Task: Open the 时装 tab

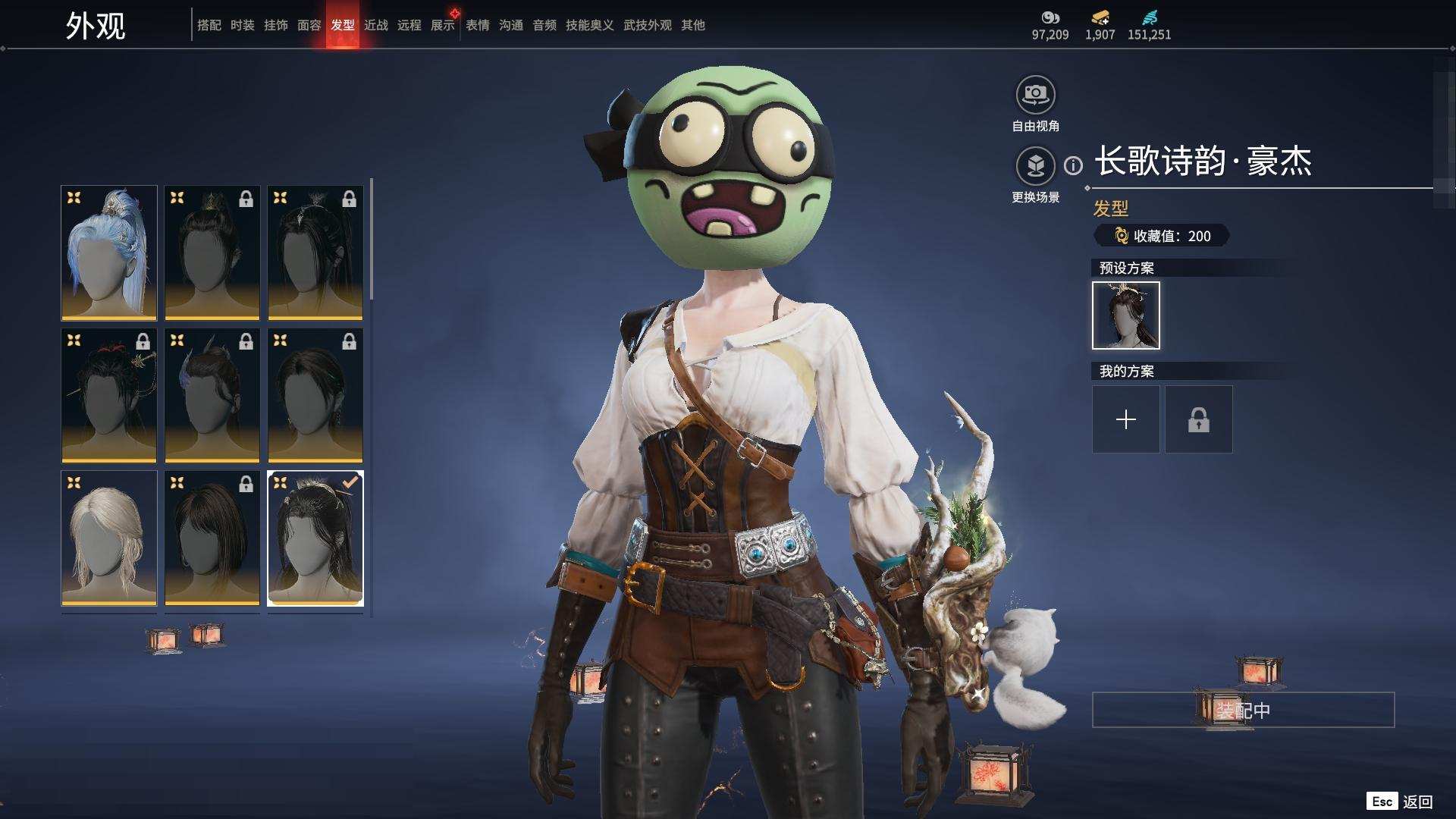Action: (243, 25)
